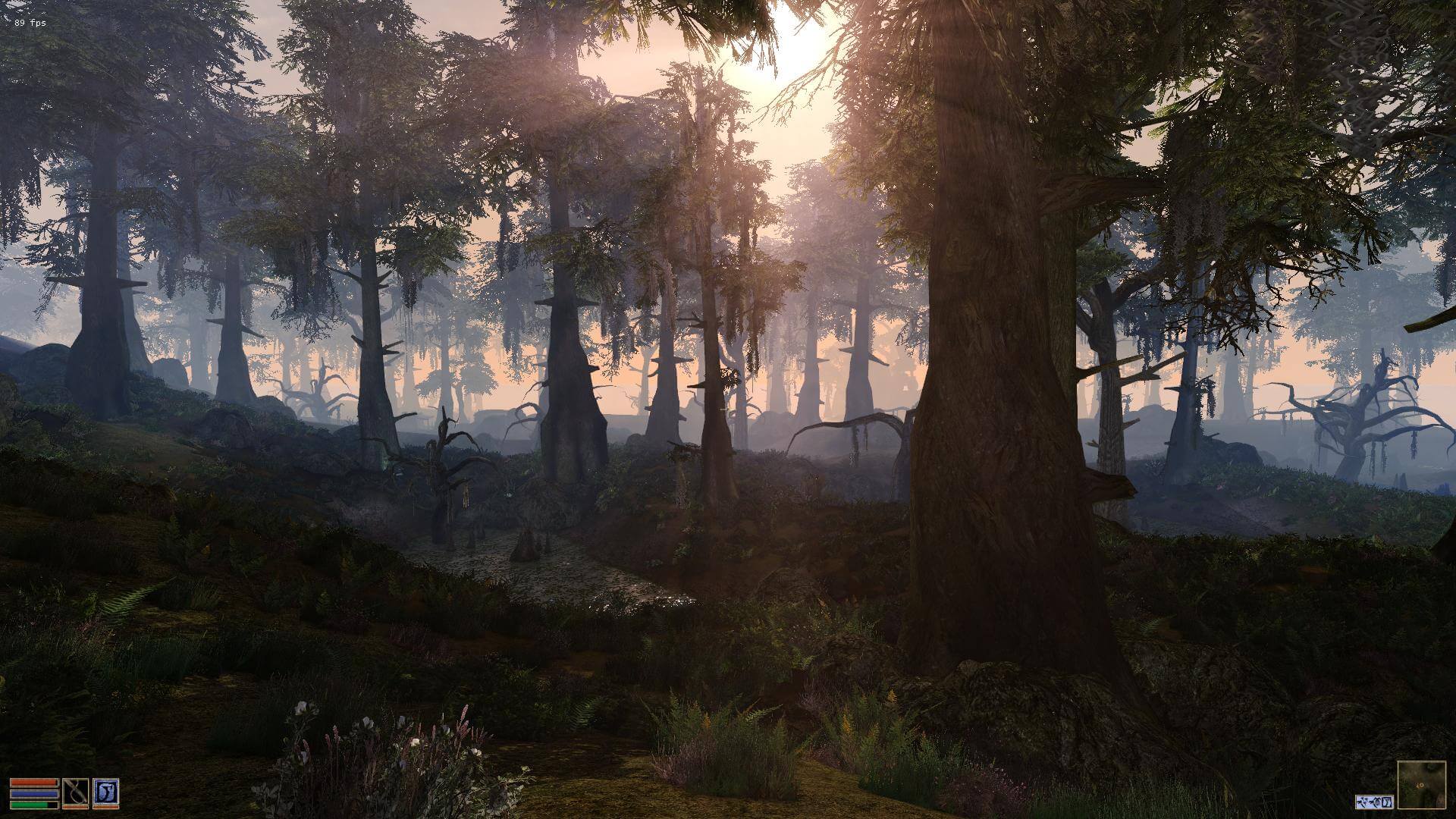Click the orange bar under the weapon icon

(x=76, y=807)
